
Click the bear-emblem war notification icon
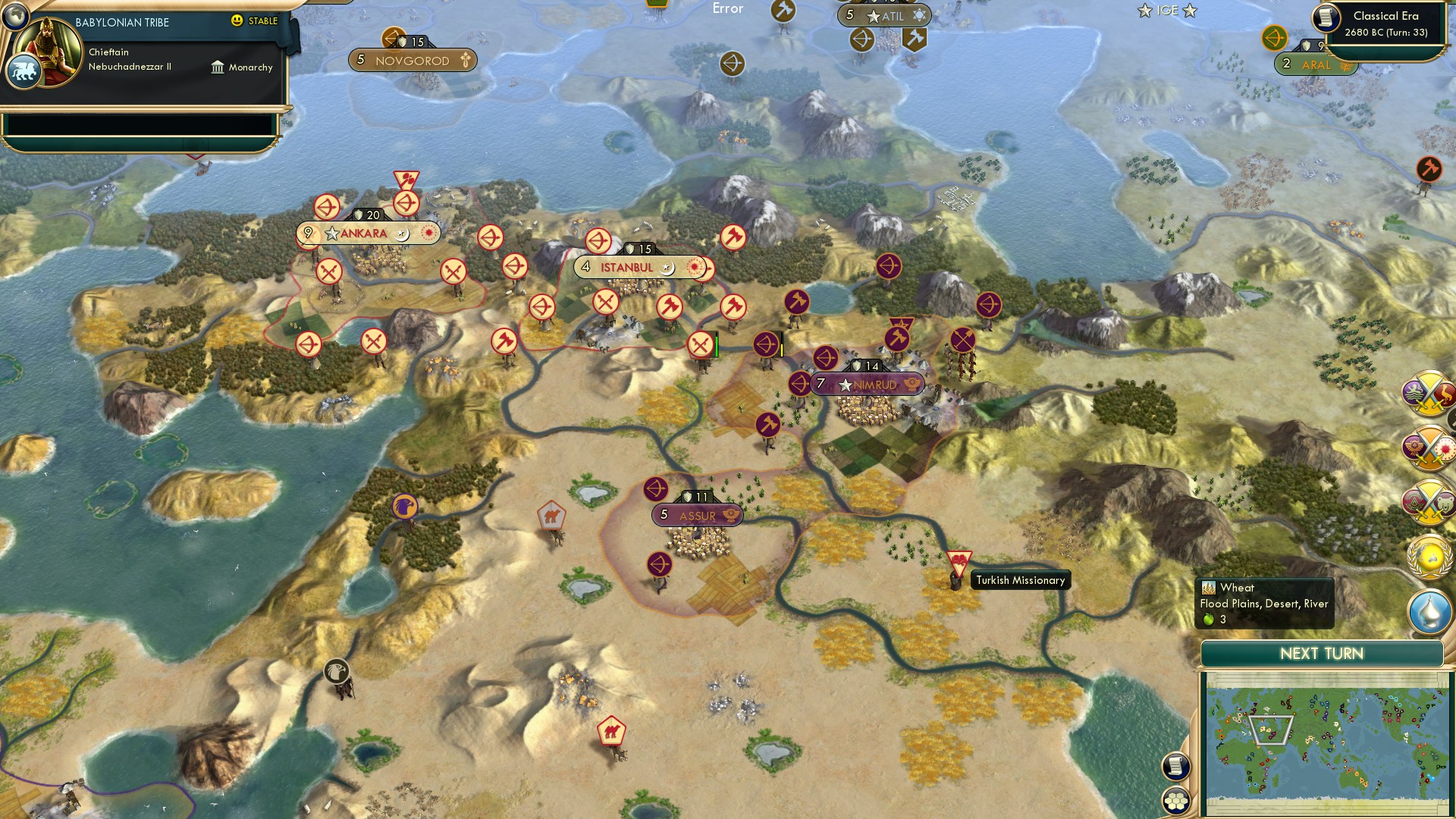1429,502
